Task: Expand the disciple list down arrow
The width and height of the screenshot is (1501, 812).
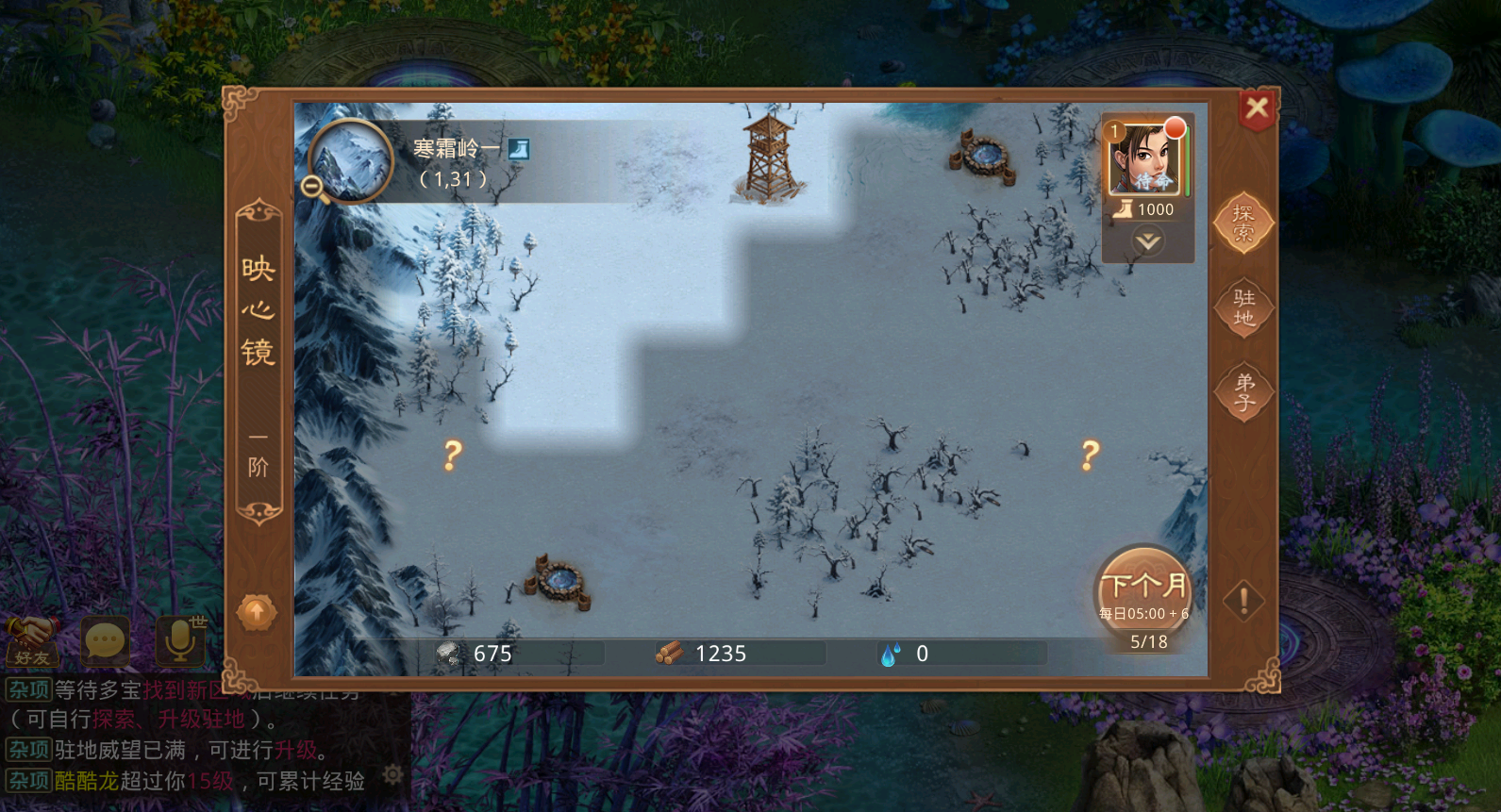Action: tap(1147, 241)
